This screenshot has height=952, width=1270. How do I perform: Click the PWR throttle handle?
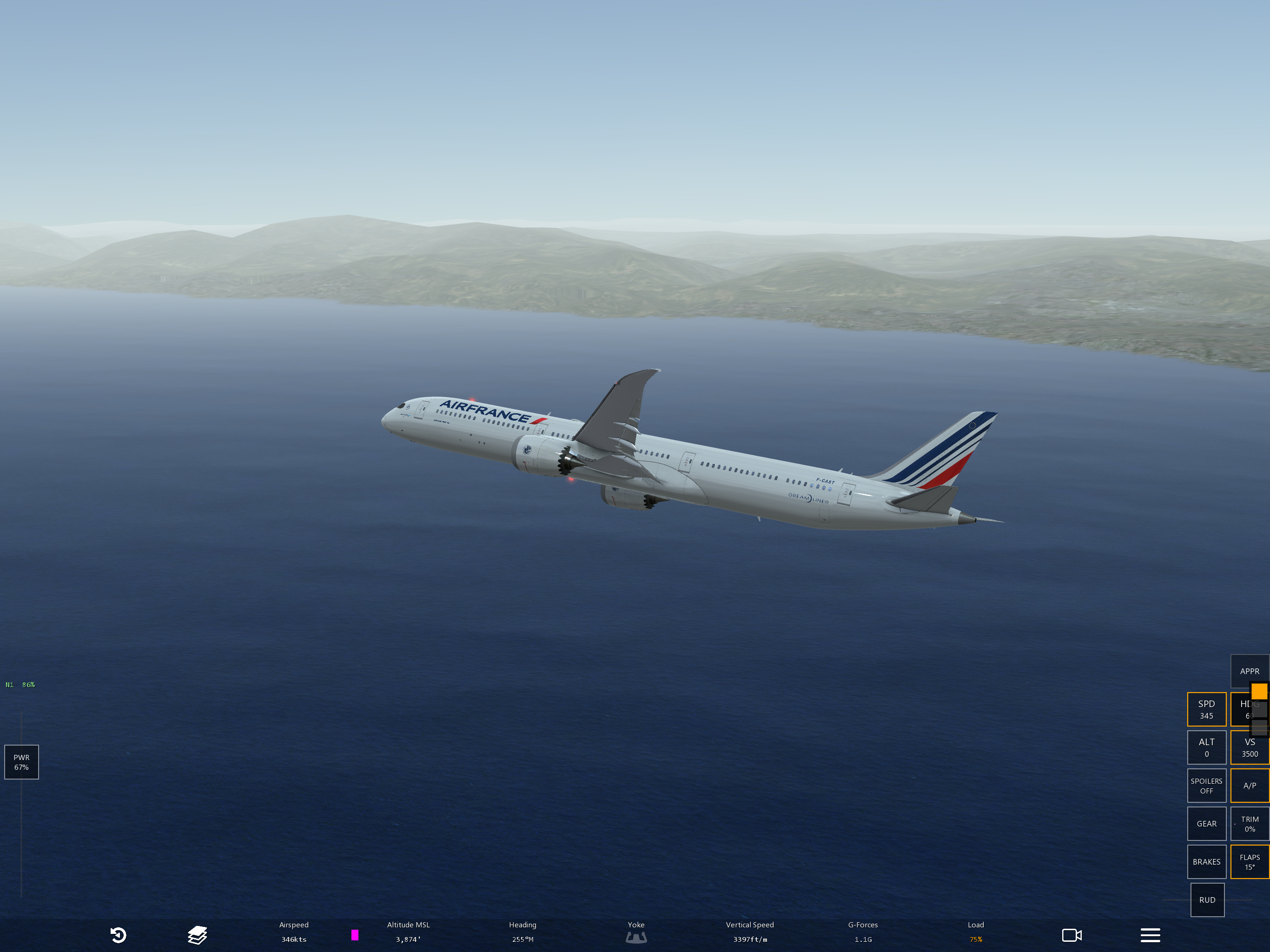[21, 762]
